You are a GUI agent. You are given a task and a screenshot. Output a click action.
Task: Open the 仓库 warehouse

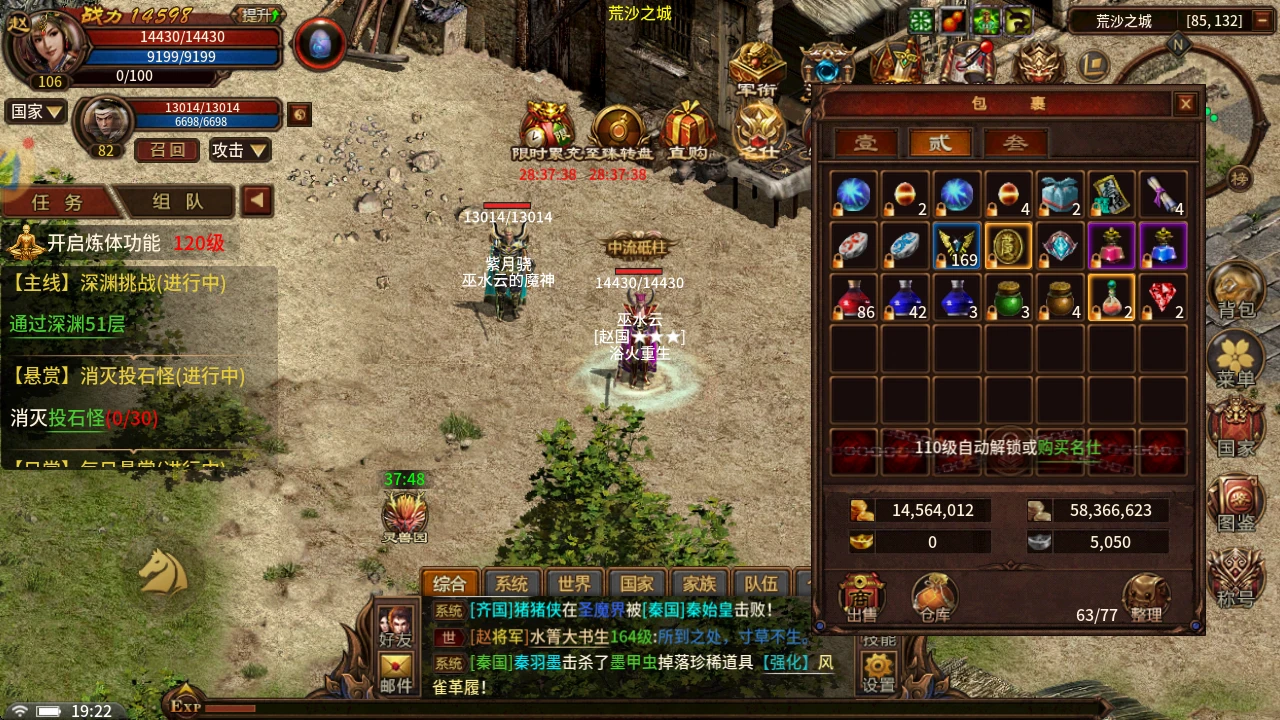pyautogui.click(x=934, y=598)
